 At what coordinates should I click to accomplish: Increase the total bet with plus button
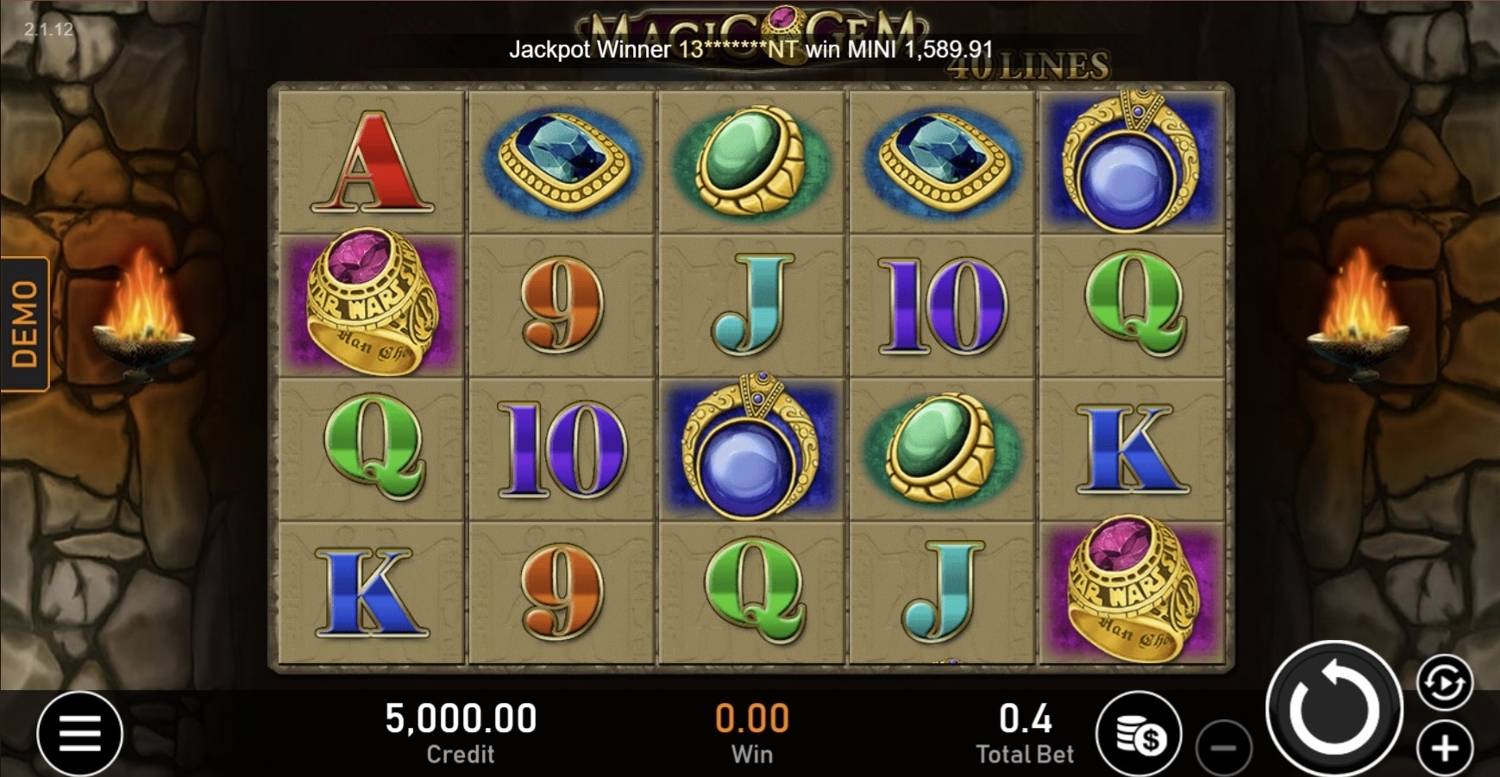(x=1444, y=747)
